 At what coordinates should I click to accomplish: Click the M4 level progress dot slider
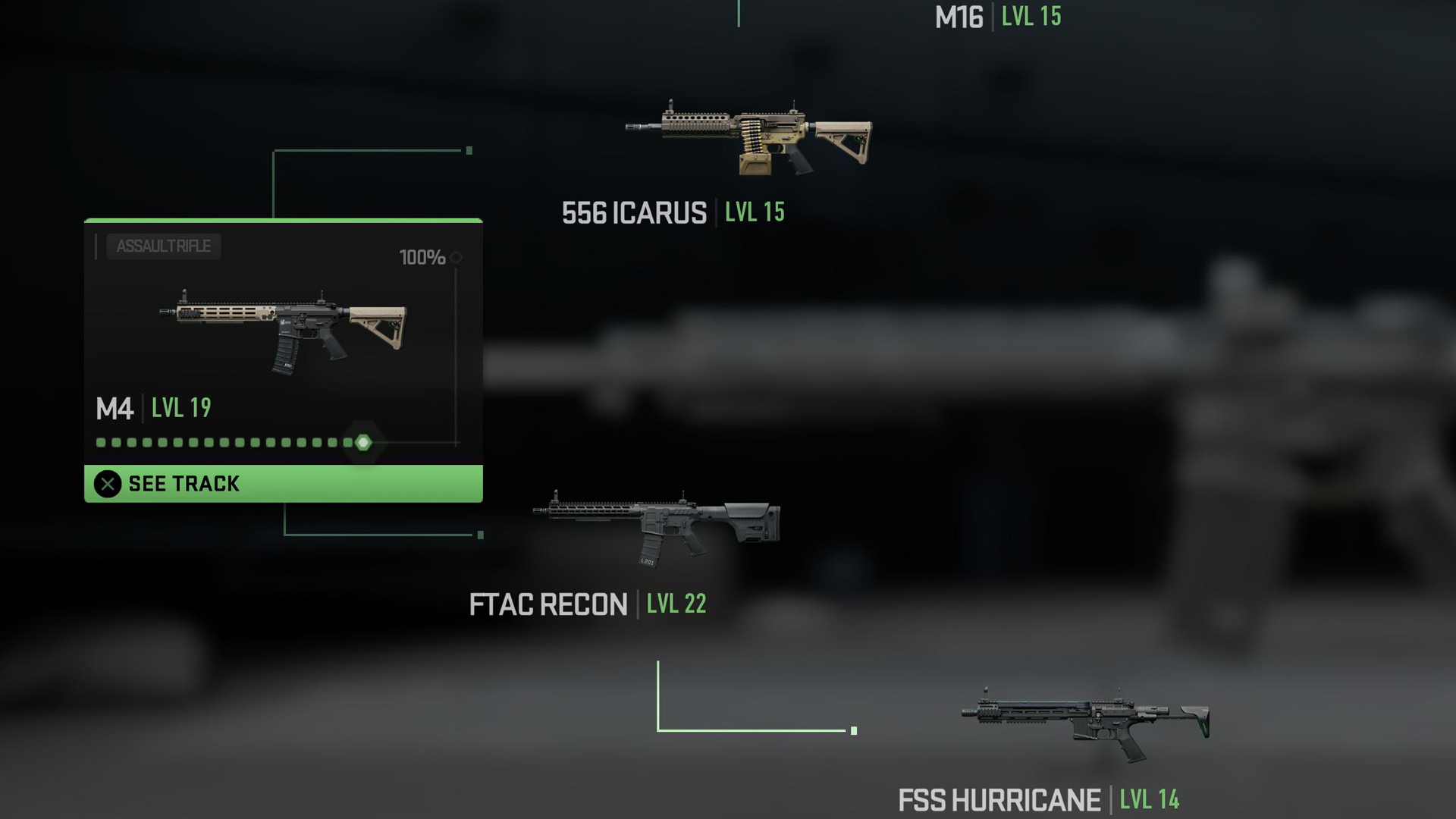tap(227, 441)
